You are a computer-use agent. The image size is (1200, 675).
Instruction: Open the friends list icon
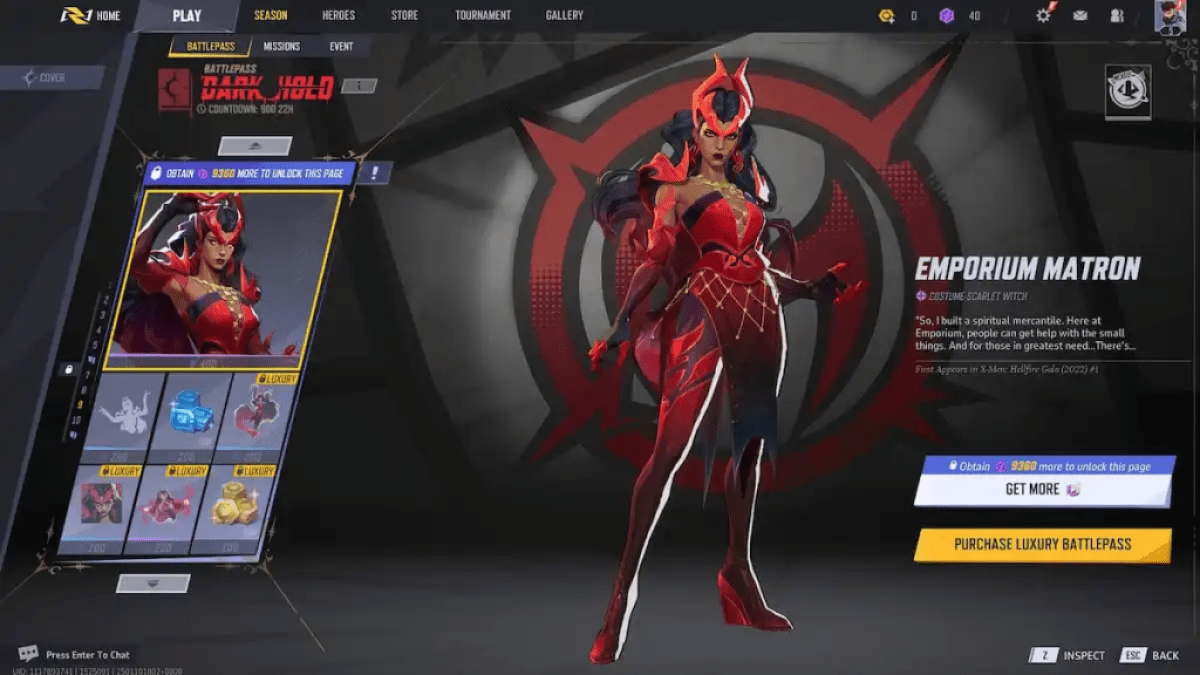1117,16
